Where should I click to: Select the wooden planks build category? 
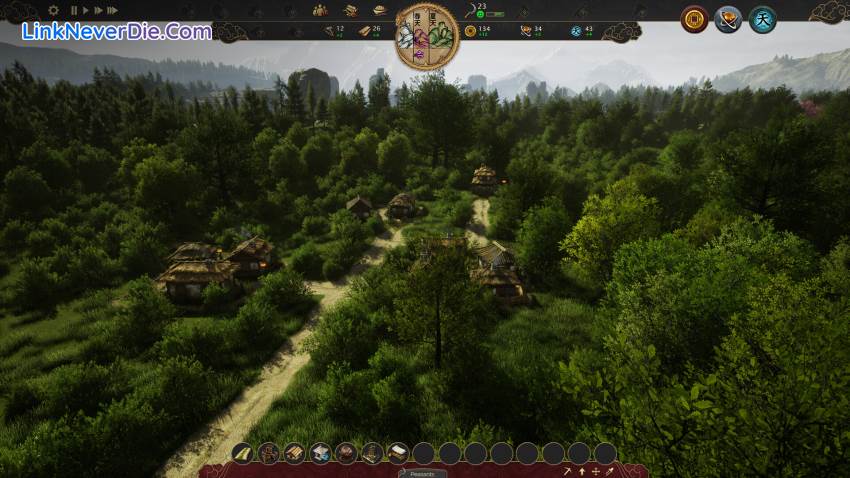(x=294, y=453)
